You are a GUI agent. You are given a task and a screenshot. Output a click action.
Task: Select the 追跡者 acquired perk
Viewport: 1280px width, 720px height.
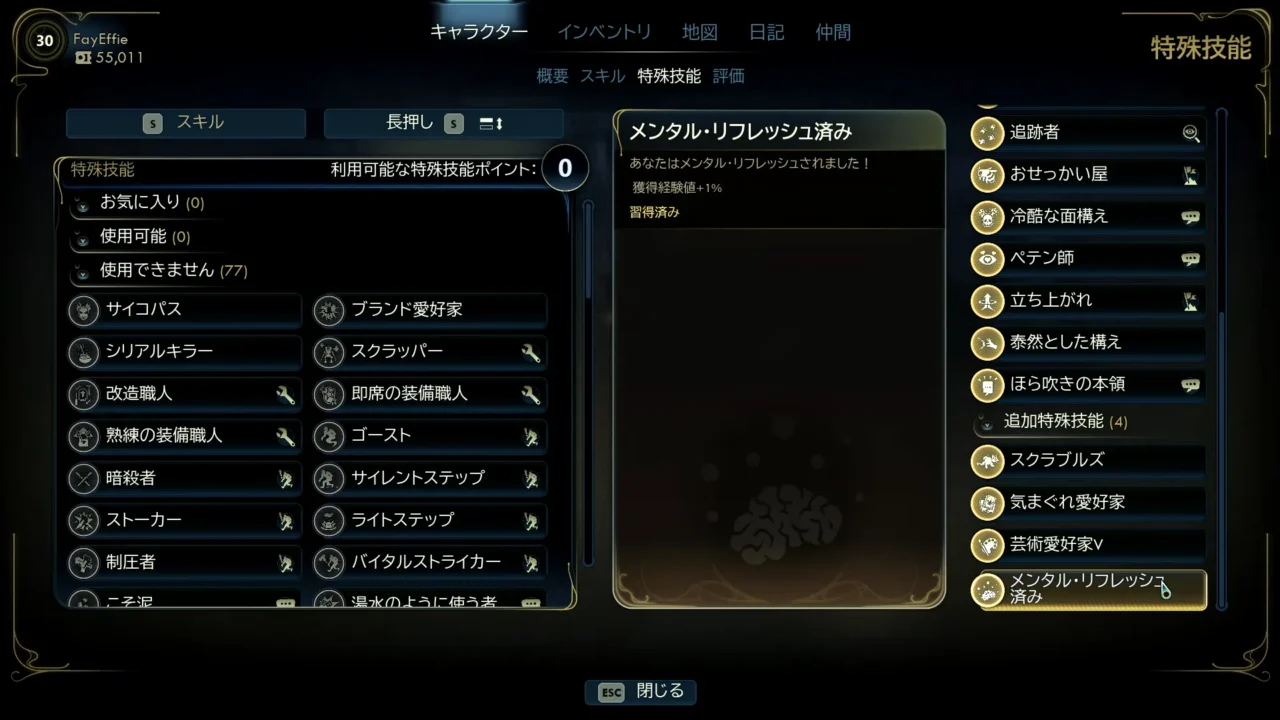point(1087,132)
